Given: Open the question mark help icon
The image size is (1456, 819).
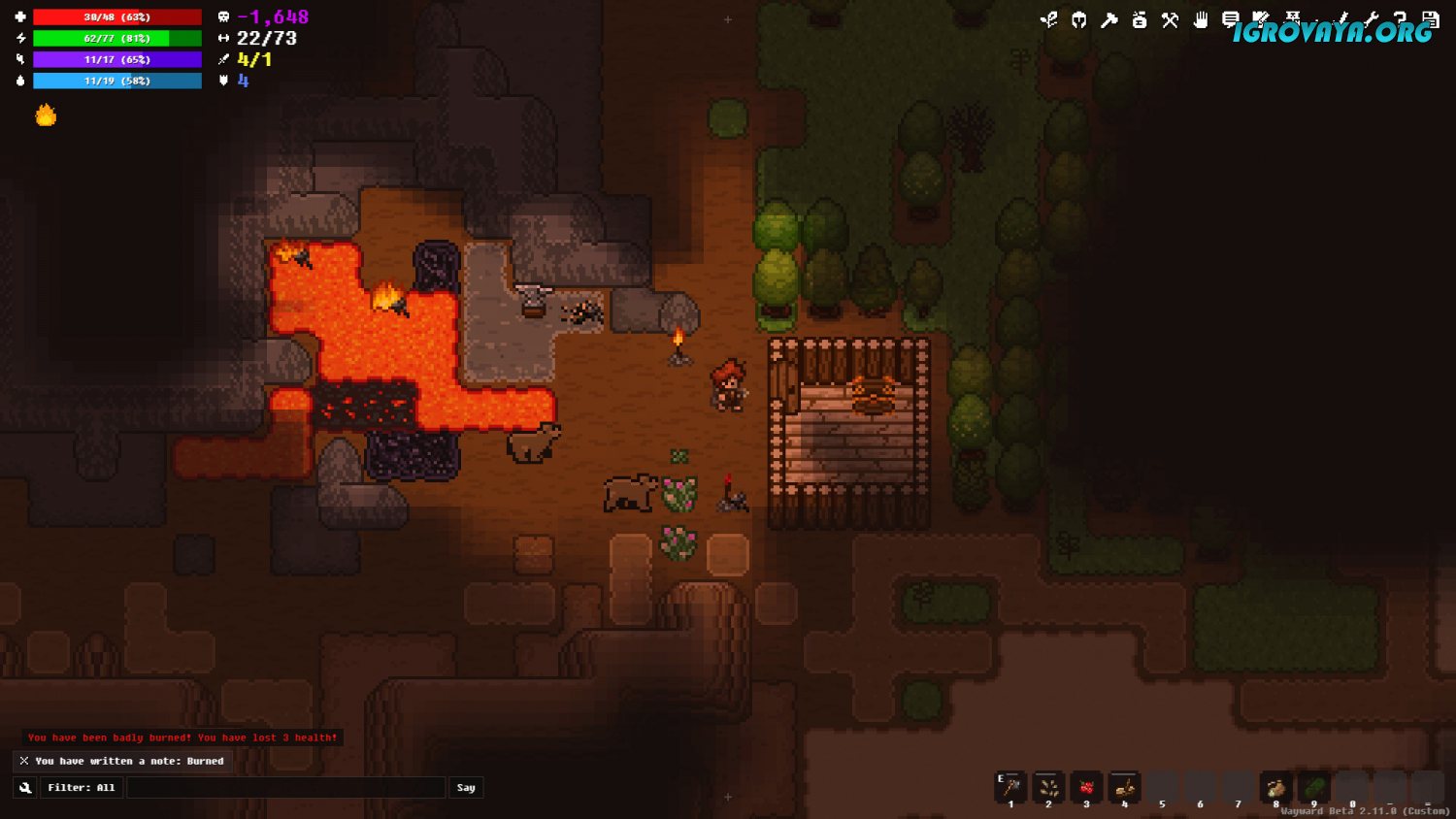Looking at the screenshot, I should pyautogui.click(x=1400, y=19).
